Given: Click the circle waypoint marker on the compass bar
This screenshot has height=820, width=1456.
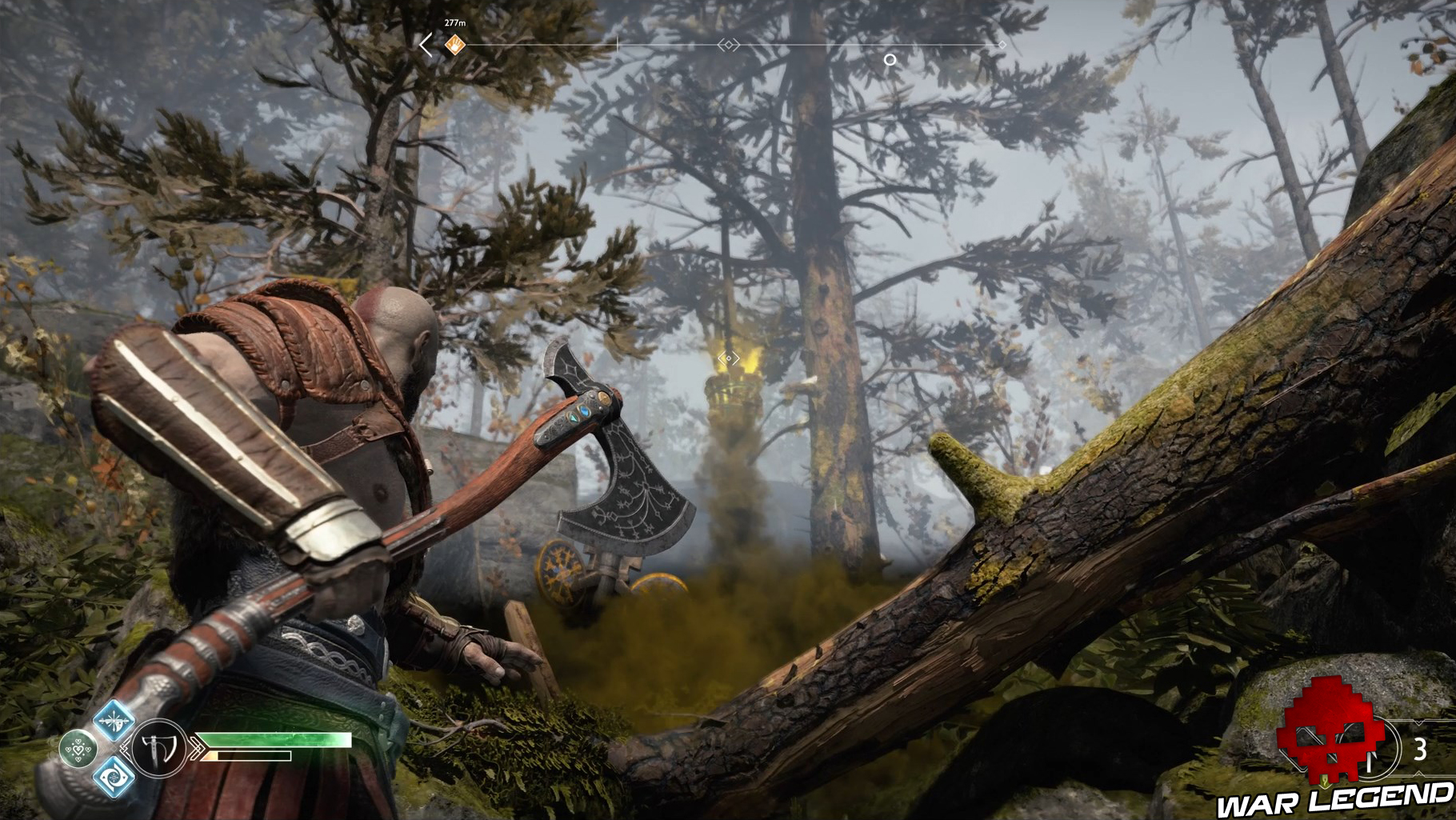Looking at the screenshot, I should (889, 60).
